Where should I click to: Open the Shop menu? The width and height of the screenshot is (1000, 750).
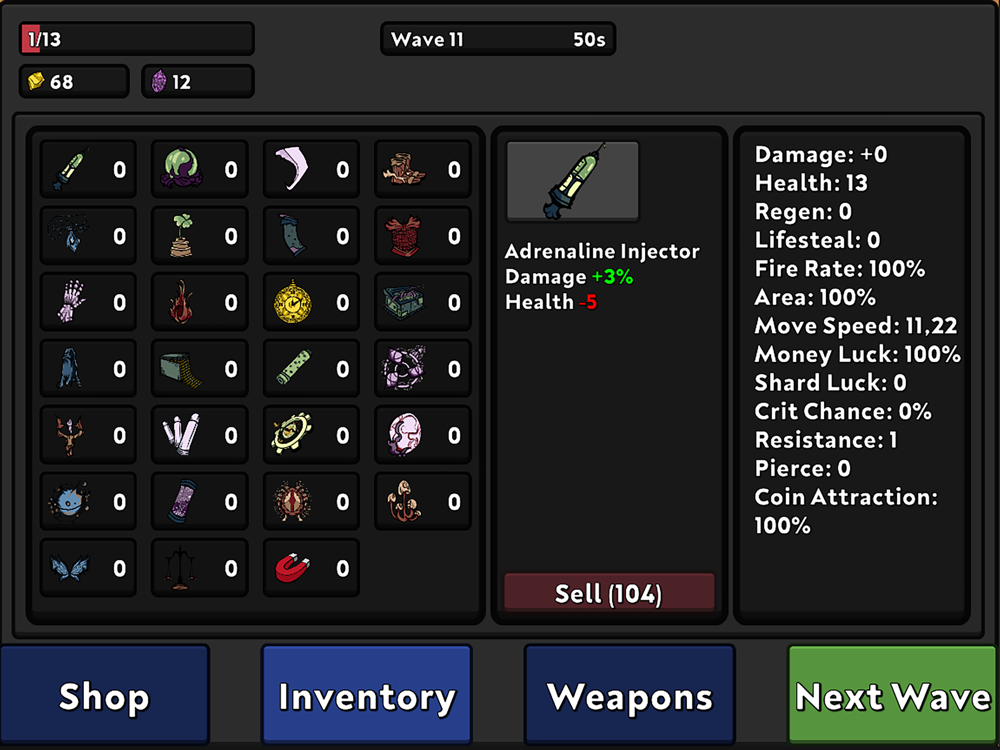click(104, 696)
